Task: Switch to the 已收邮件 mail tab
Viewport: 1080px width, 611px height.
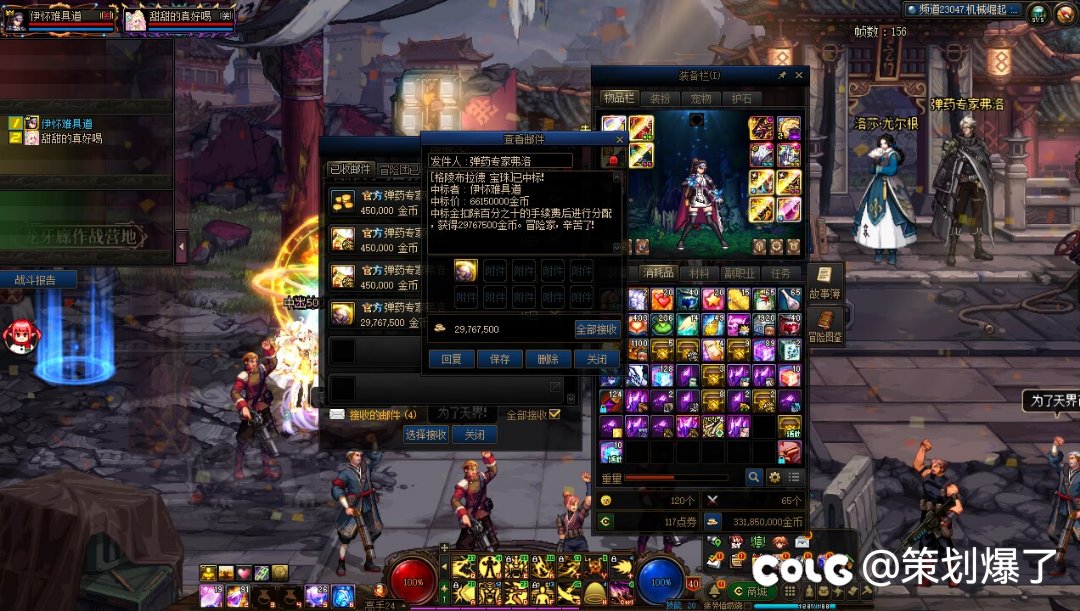Action: (350, 170)
